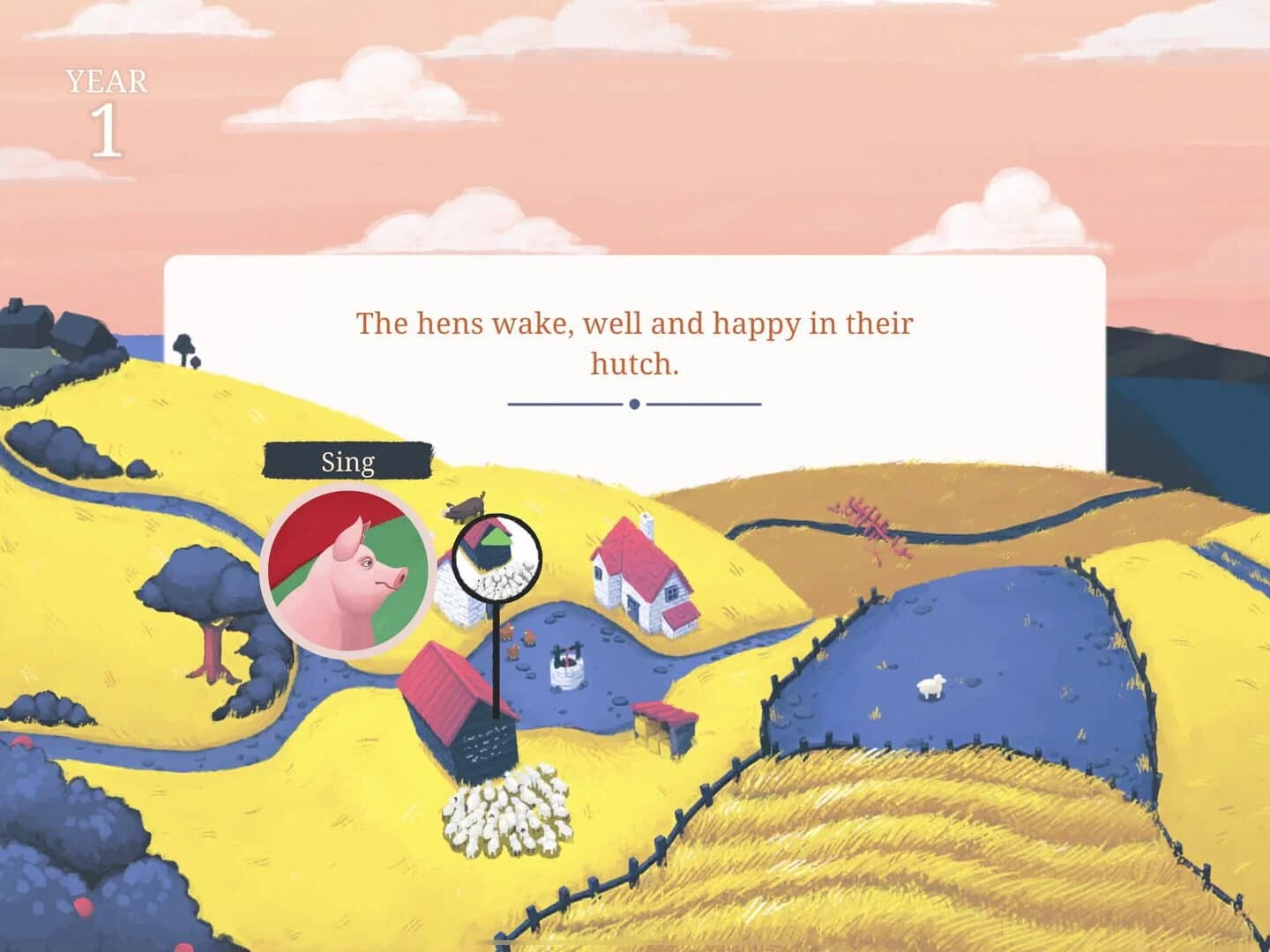This screenshot has width=1270, height=952.
Task: Trigger the Sing action
Action: click(x=347, y=460)
